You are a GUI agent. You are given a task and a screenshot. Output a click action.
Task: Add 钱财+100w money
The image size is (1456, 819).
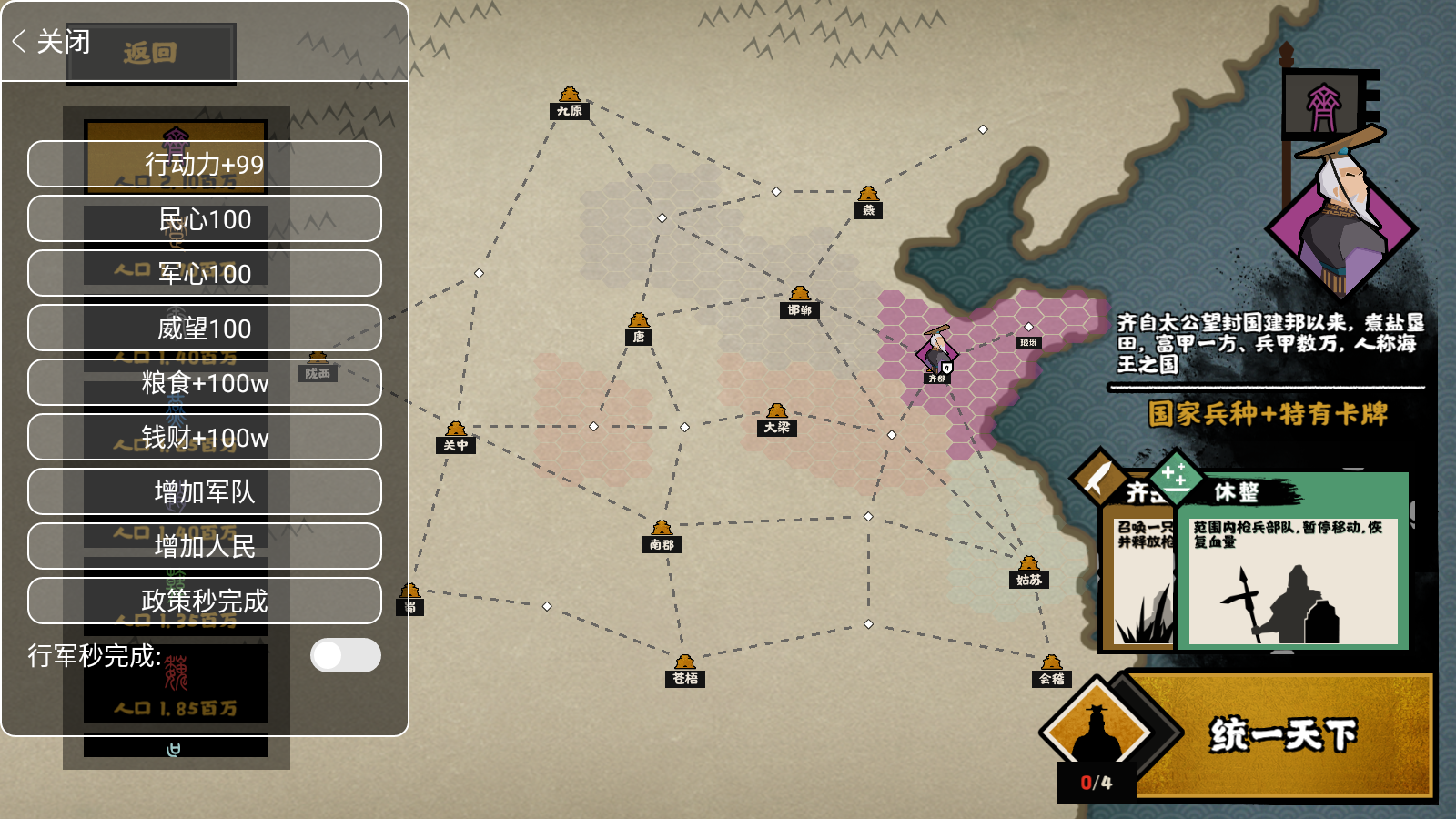click(x=205, y=437)
